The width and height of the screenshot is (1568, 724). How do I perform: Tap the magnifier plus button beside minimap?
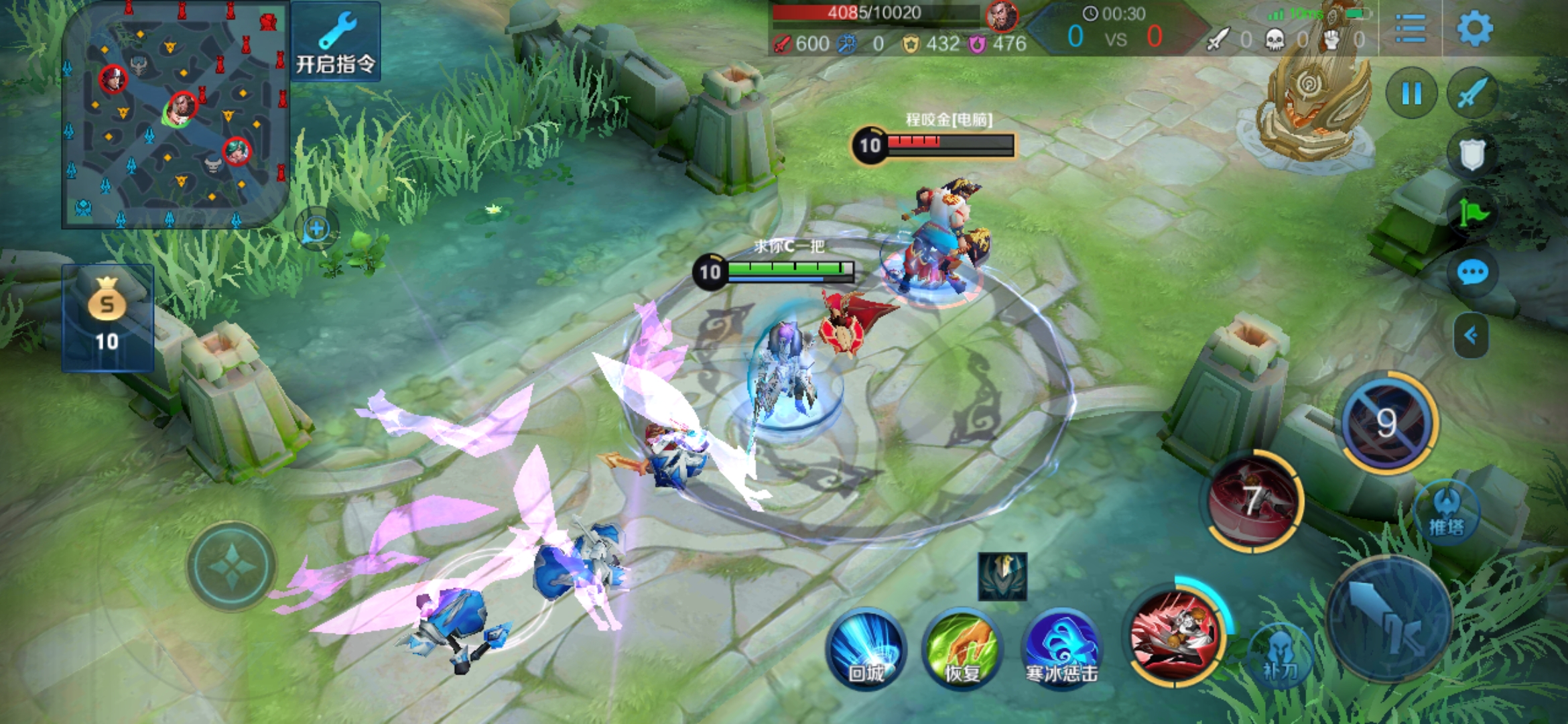click(x=316, y=229)
